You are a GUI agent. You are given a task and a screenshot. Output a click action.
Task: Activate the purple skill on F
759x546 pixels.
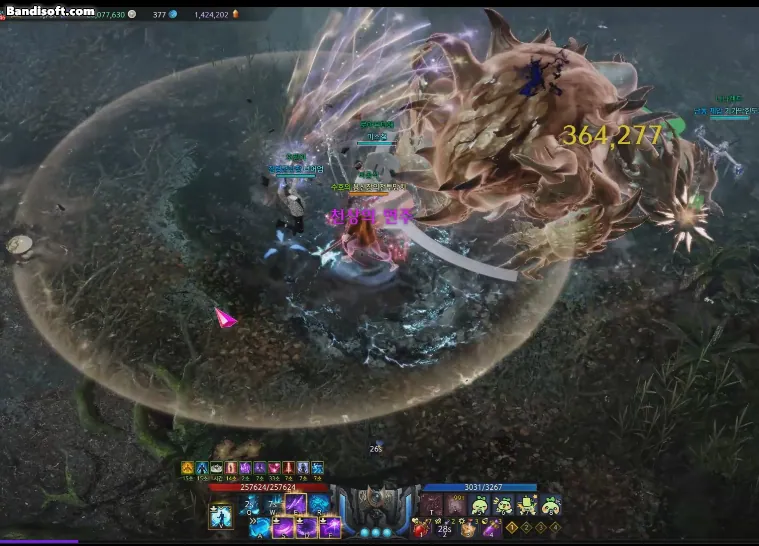[x=331, y=527]
